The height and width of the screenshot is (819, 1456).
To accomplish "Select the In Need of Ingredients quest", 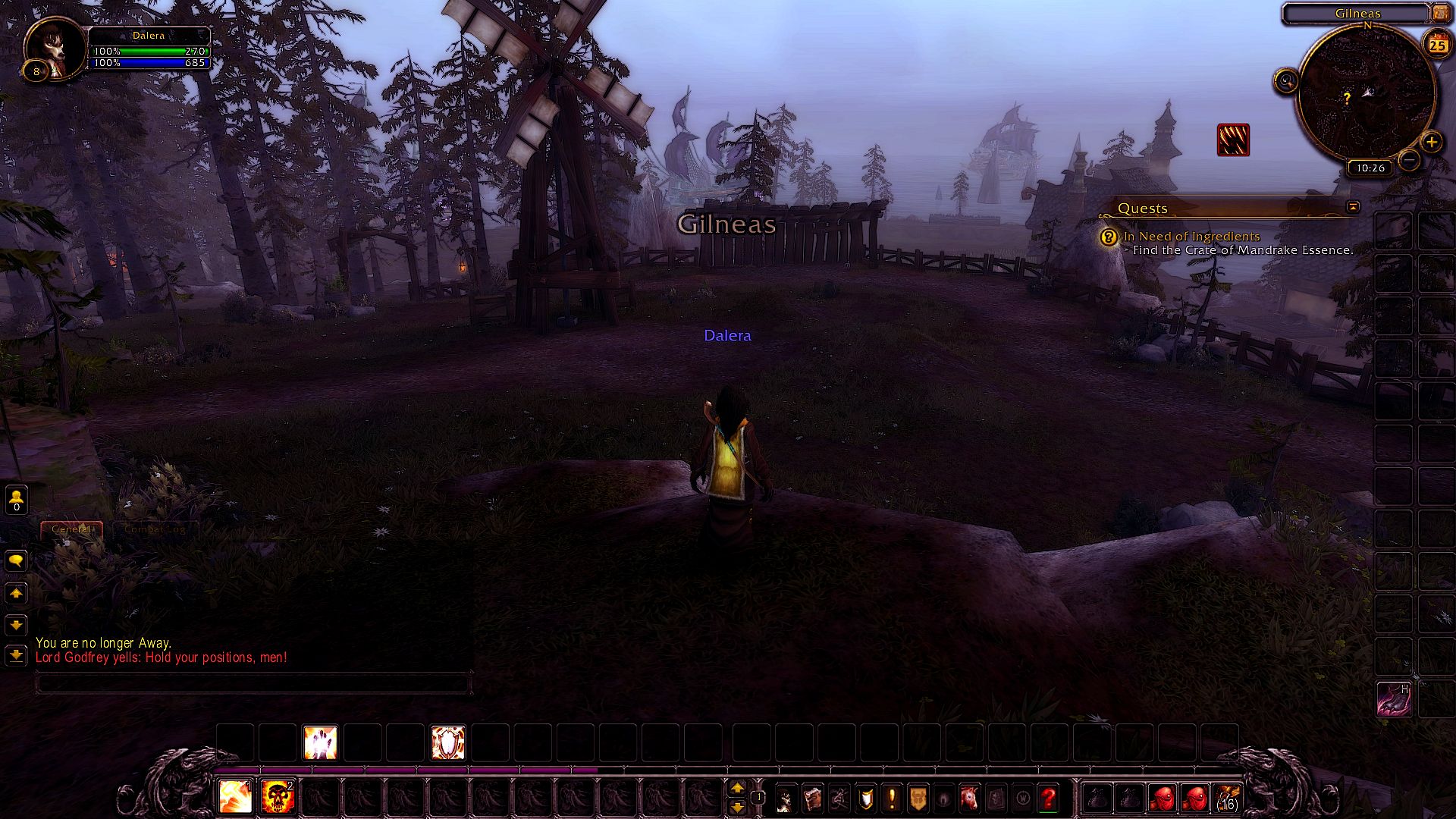I will [x=1191, y=237].
